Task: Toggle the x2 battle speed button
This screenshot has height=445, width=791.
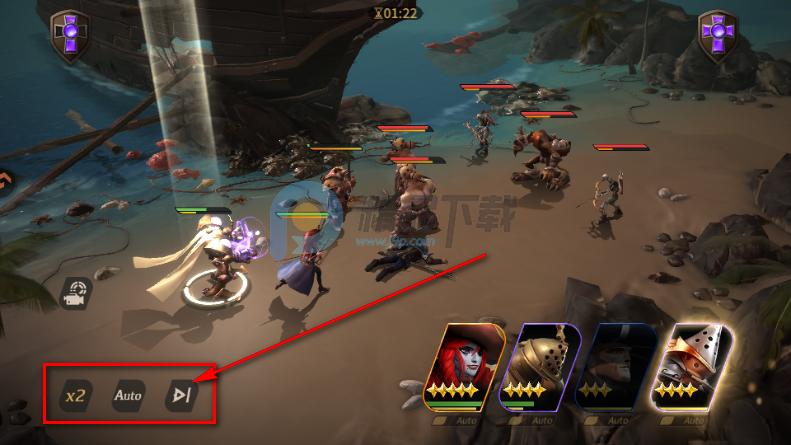Action: [x=75, y=395]
